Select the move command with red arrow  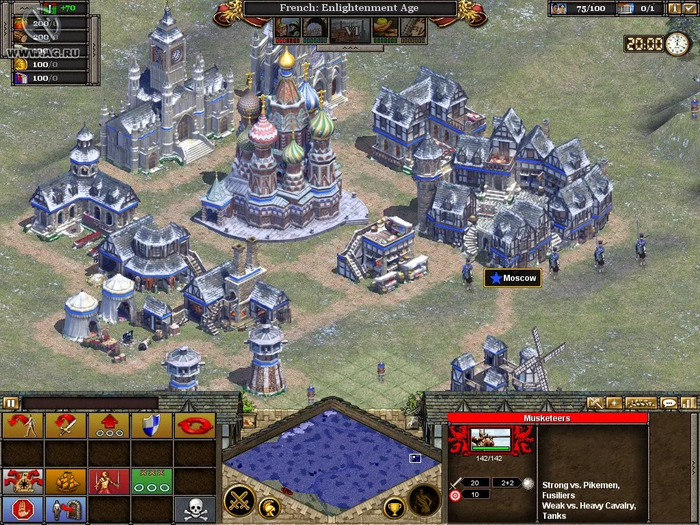click(22, 426)
